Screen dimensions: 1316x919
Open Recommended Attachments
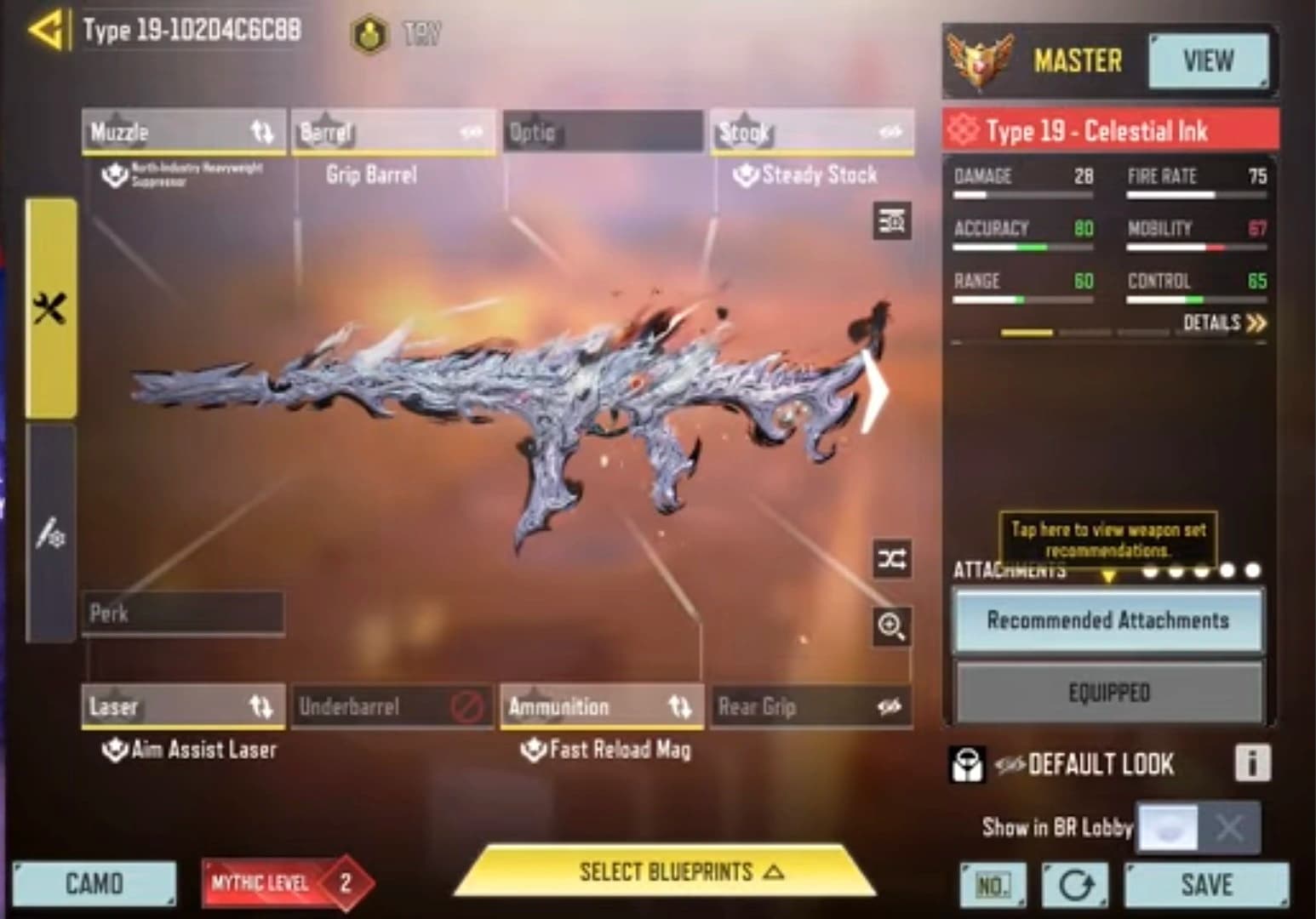[1107, 620]
